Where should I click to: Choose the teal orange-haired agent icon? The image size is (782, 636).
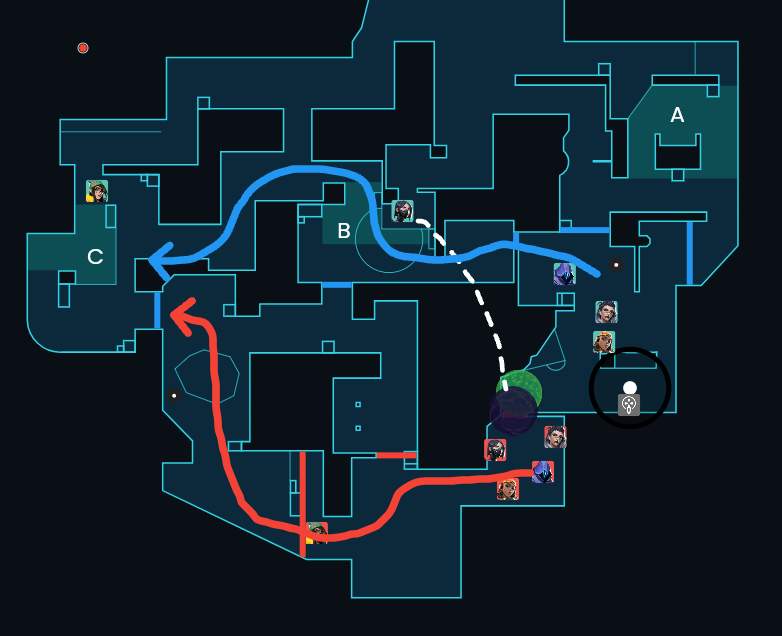(603, 343)
